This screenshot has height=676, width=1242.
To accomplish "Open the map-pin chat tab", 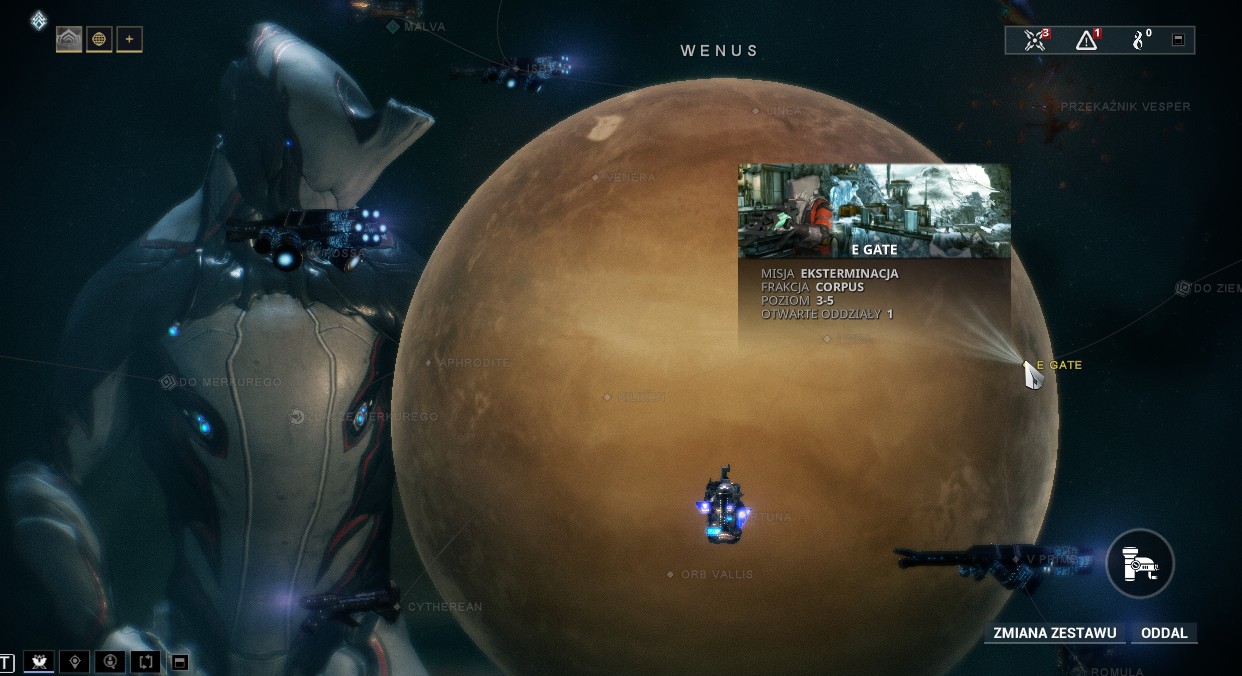I will click(74, 662).
